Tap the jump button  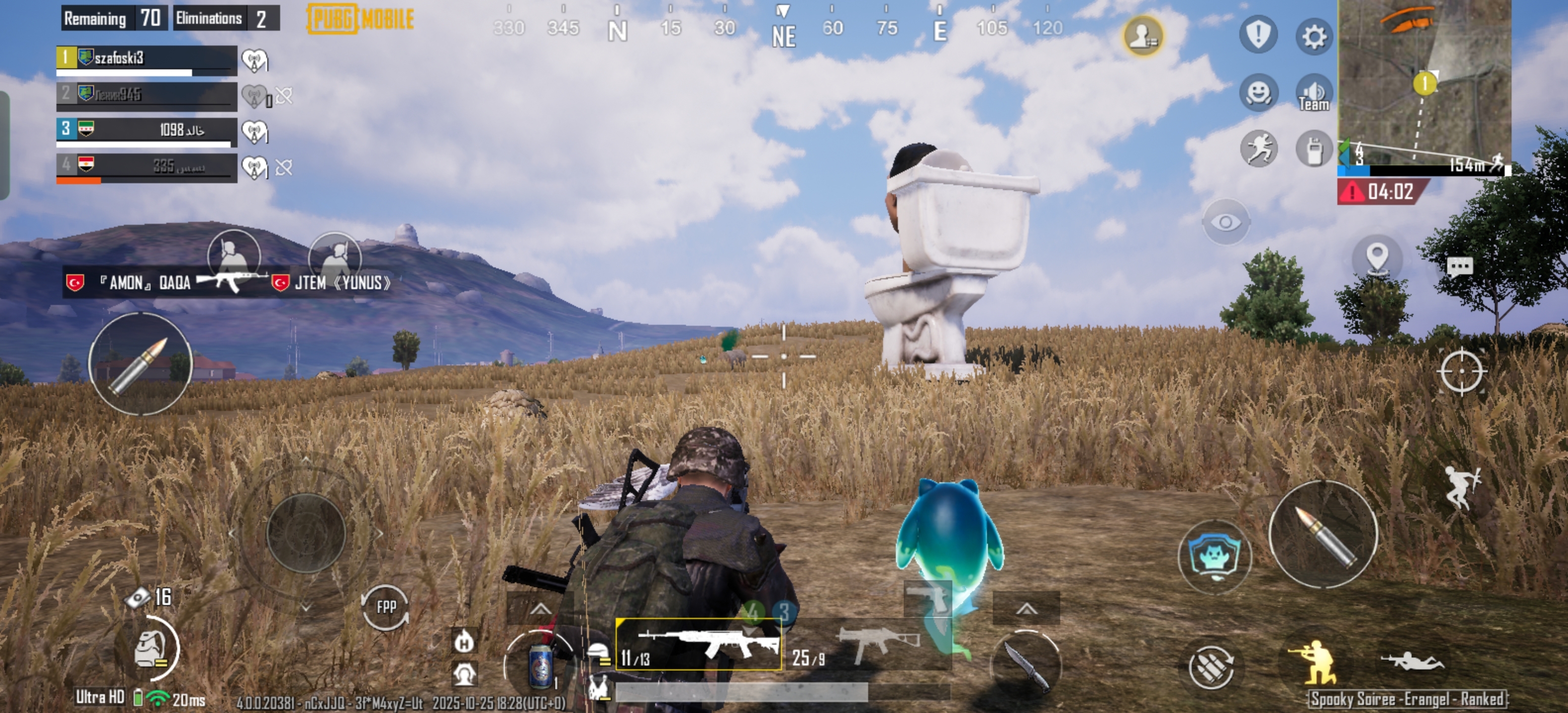tap(1462, 487)
